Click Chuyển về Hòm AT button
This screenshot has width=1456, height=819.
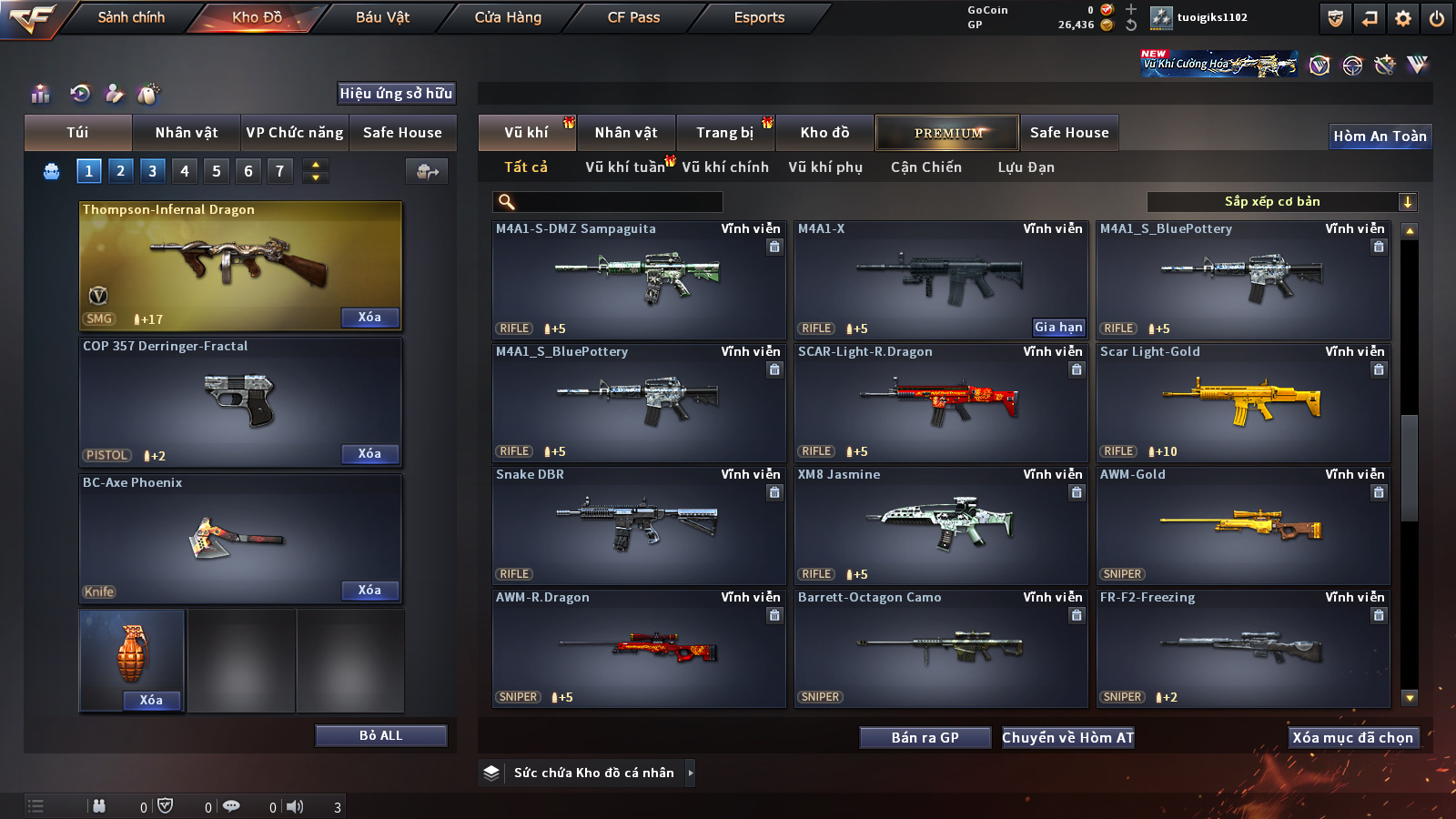click(1067, 738)
